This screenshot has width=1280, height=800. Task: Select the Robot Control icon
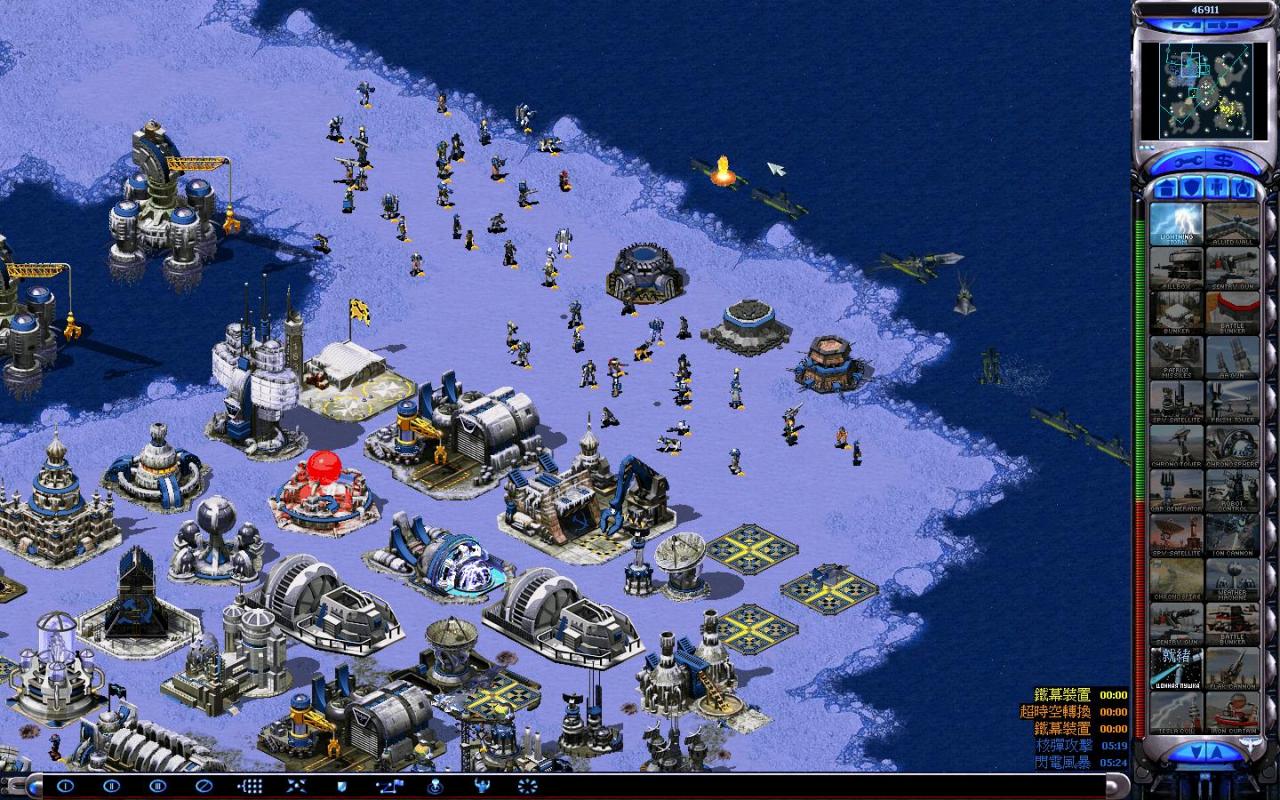(x=1232, y=488)
